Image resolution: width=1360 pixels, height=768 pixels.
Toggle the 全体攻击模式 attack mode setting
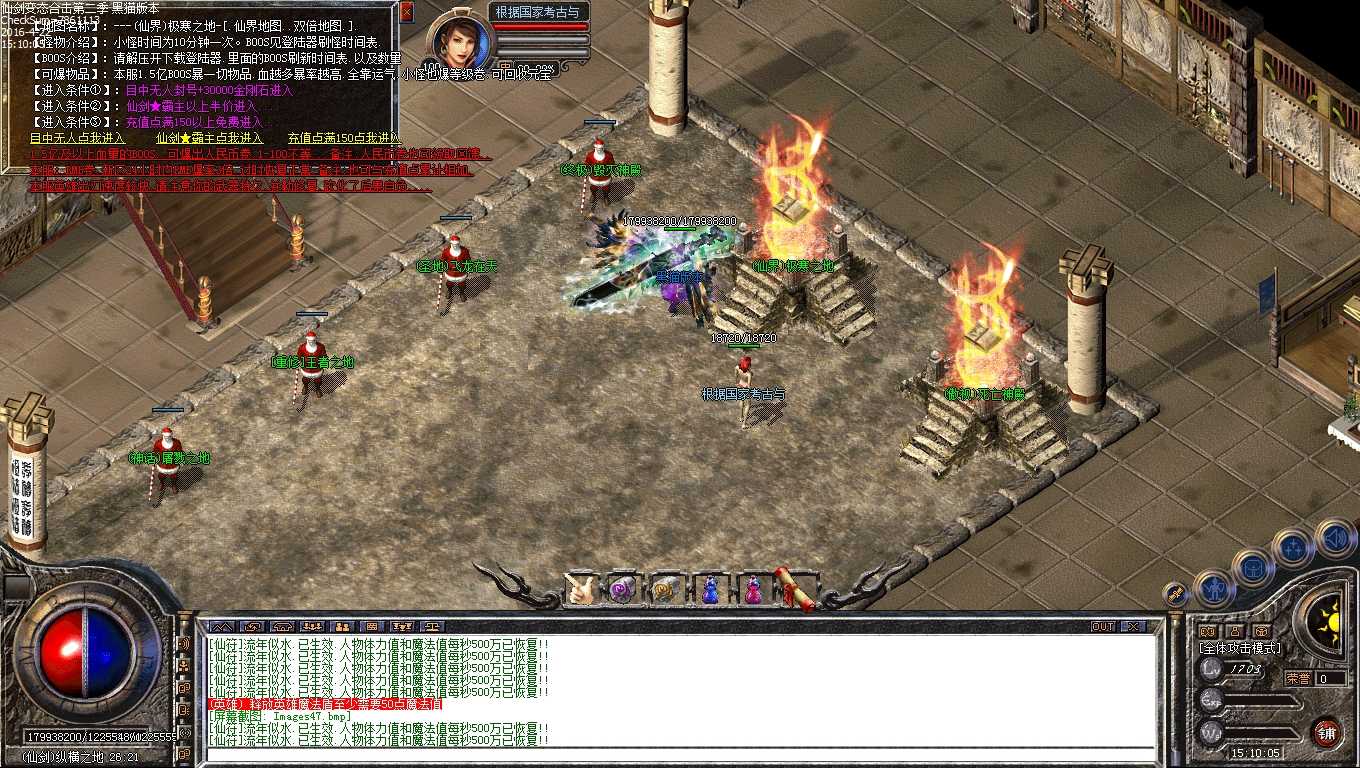point(1240,648)
